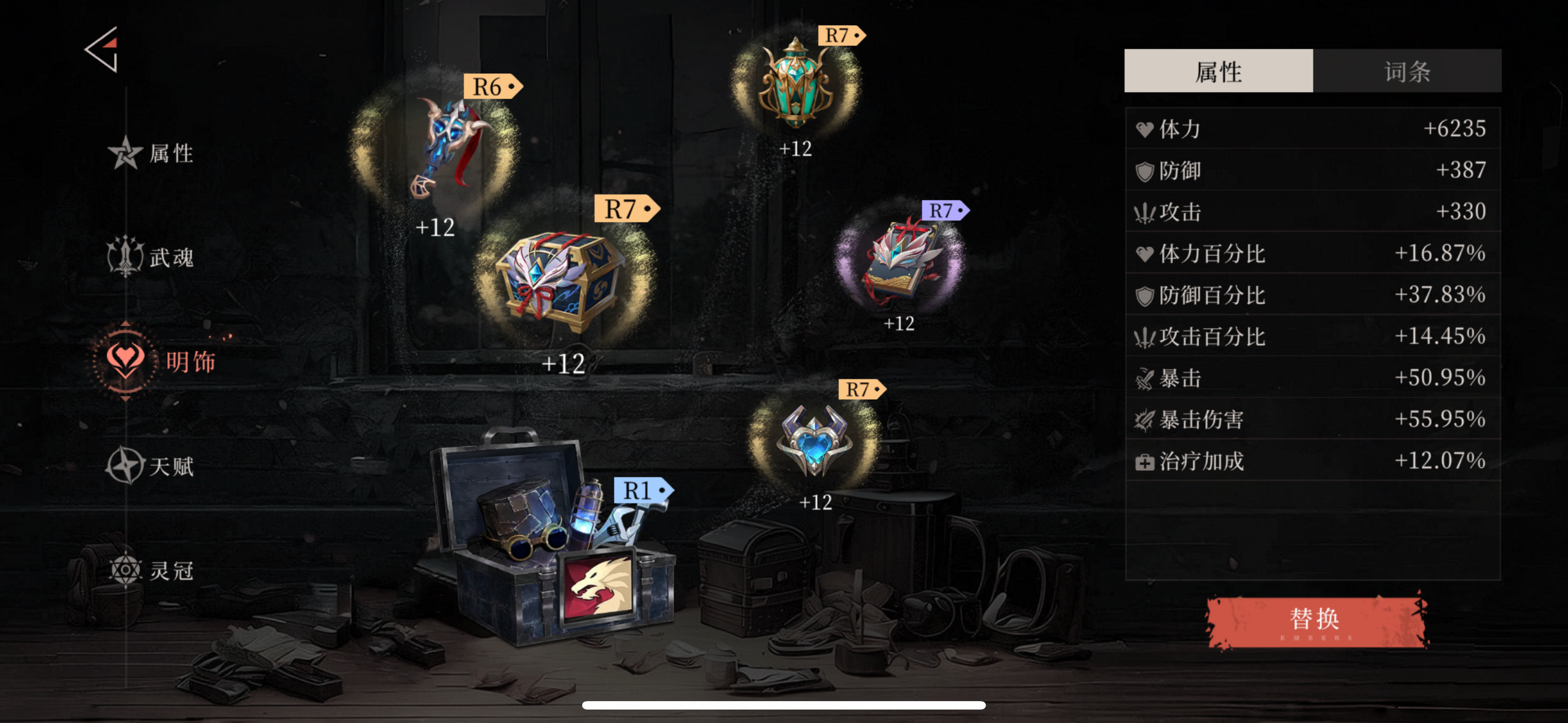Click the heart icon beside 体力

(1147, 128)
